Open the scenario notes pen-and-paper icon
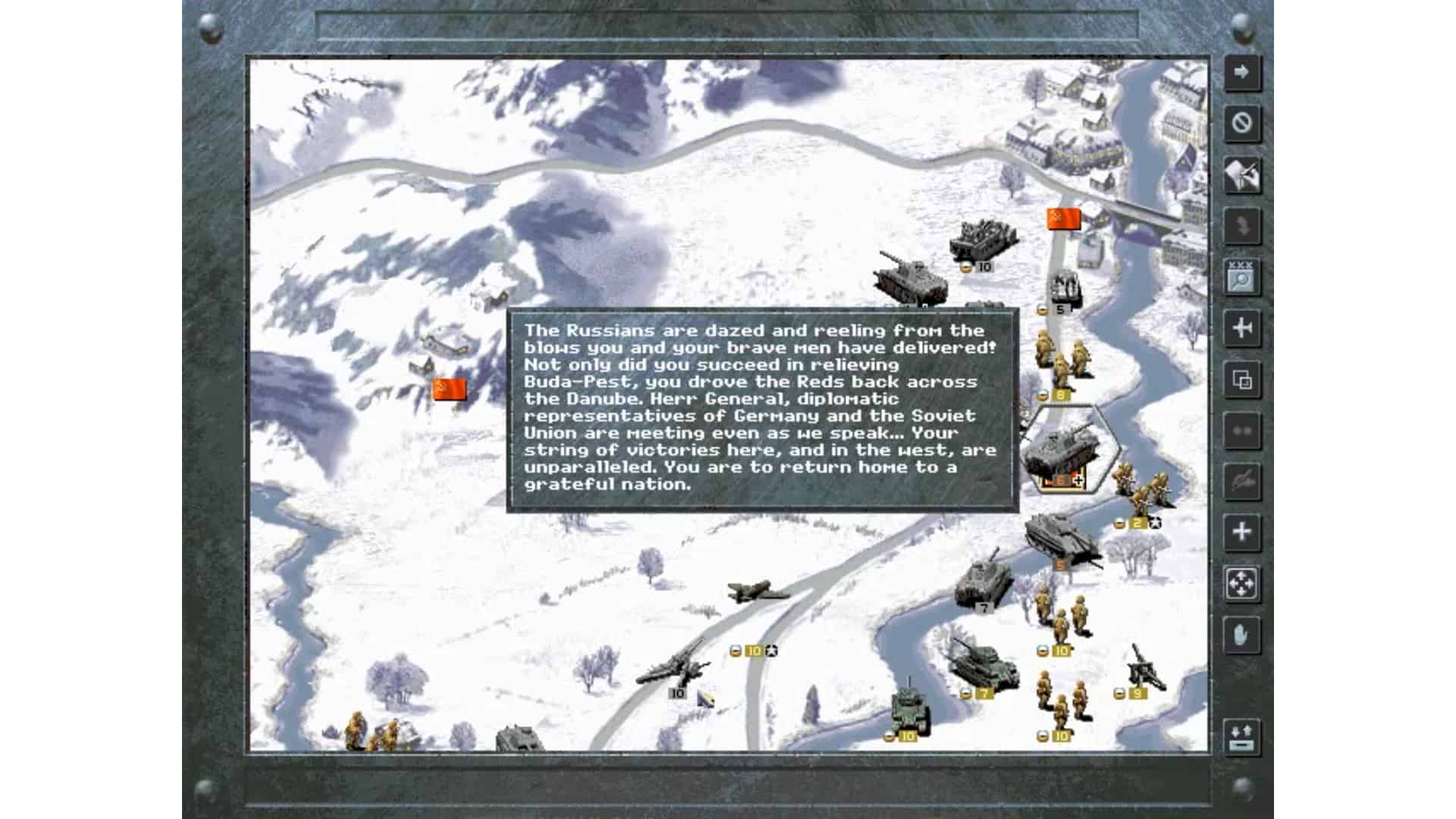This screenshot has width=1456, height=819. [x=1242, y=175]
